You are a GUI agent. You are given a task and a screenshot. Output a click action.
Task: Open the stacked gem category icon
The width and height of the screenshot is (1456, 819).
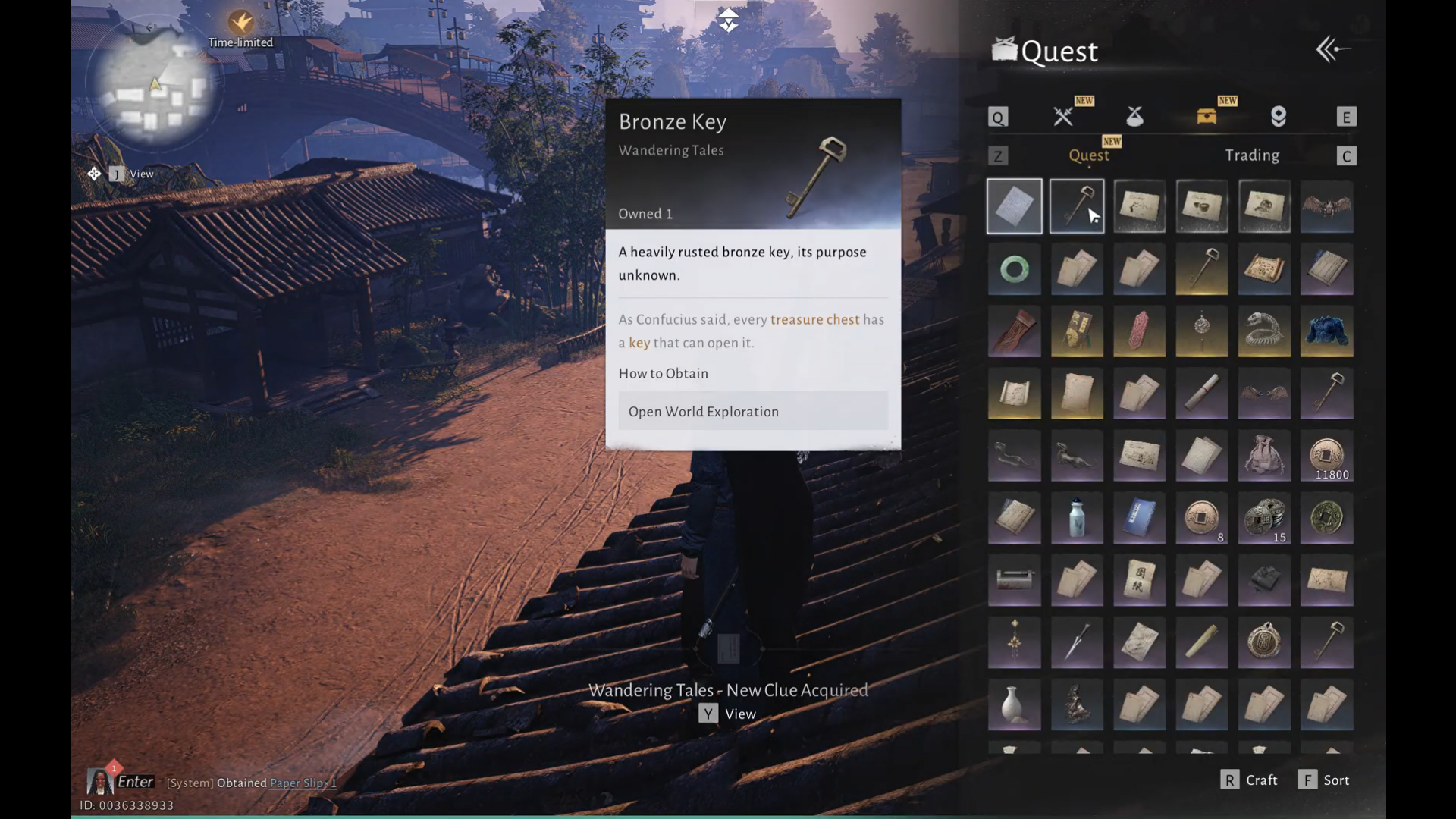pyautogui.click(x=1279, y=117)
